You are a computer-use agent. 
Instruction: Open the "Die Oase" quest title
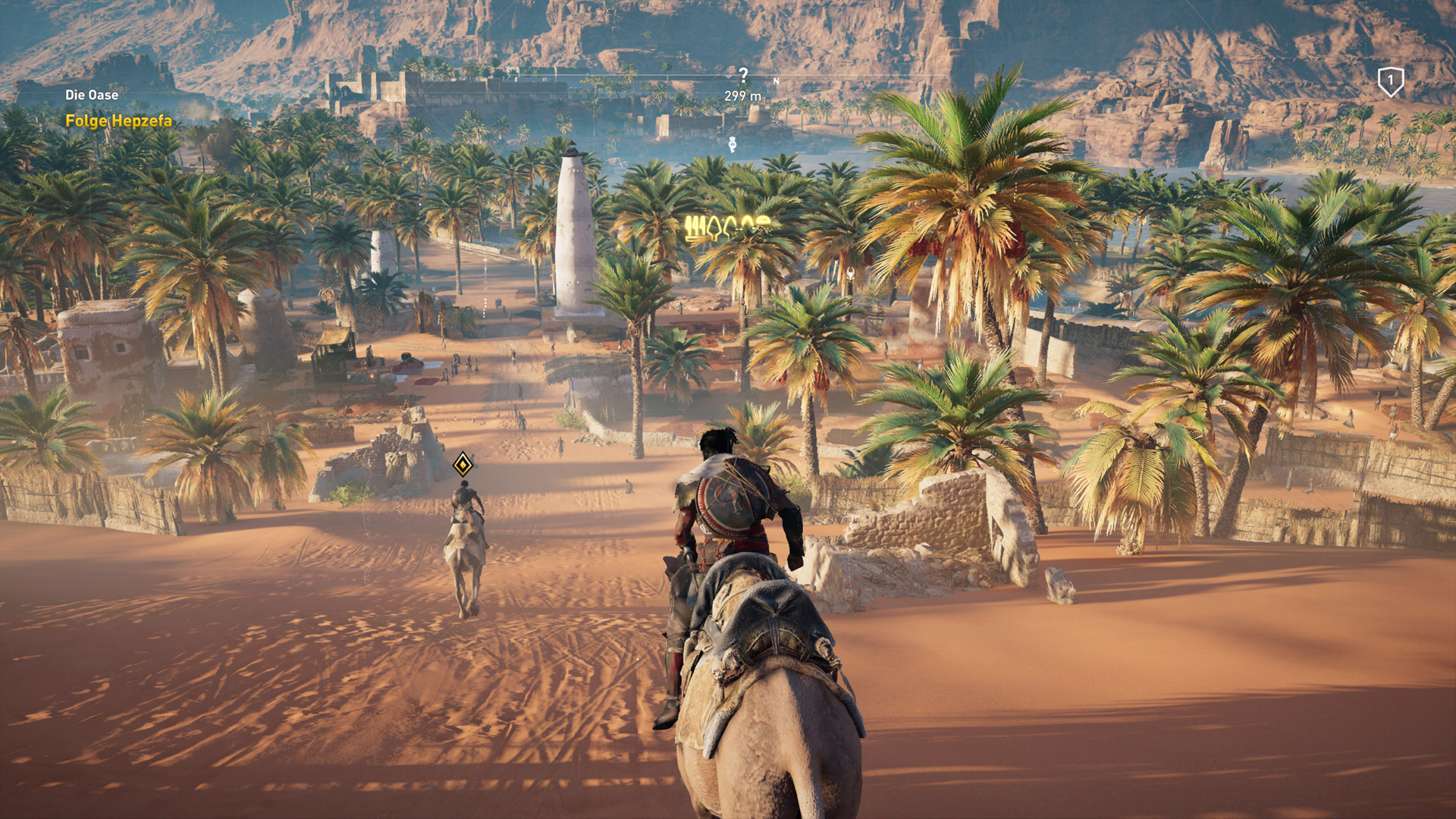[x=92, y=95]
